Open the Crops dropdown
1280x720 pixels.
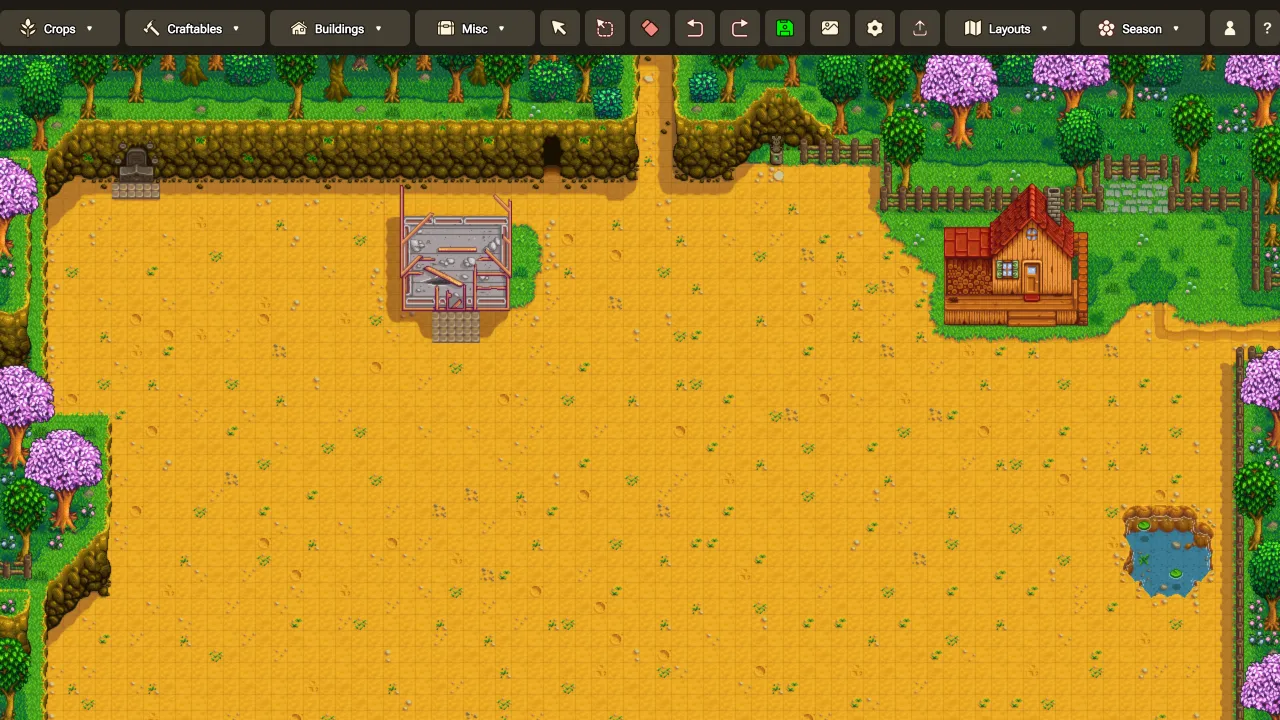click(x=60, y=28)
